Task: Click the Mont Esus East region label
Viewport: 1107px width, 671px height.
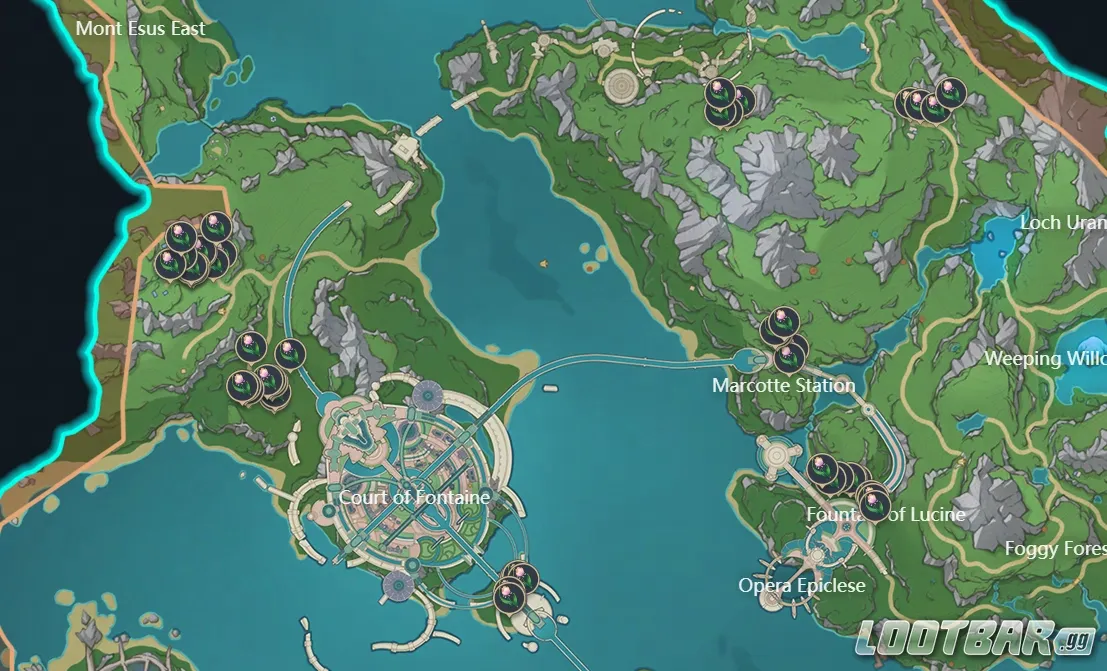Action: pos(140,28)
